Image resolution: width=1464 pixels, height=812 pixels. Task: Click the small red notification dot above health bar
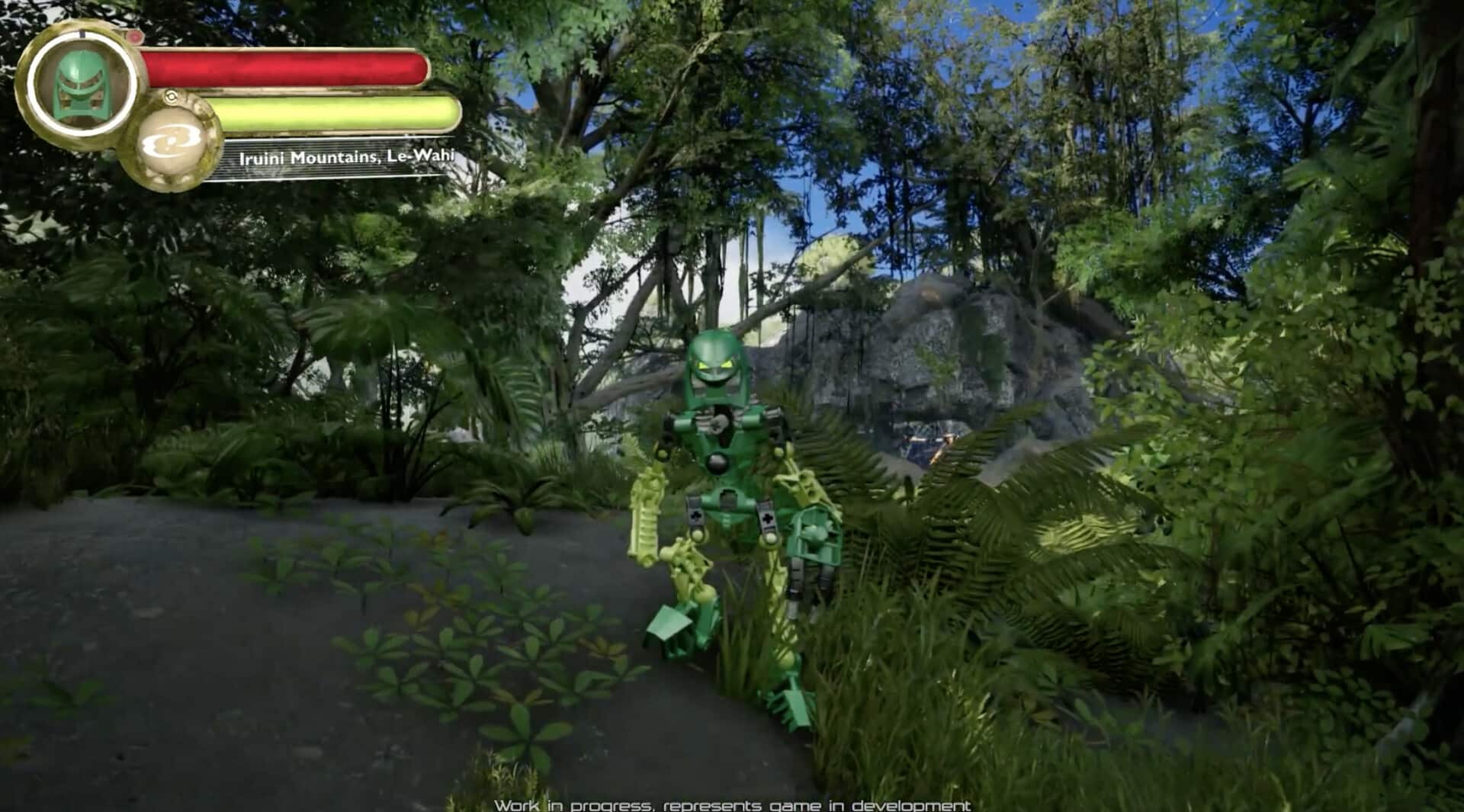click(x=135, y=36)
